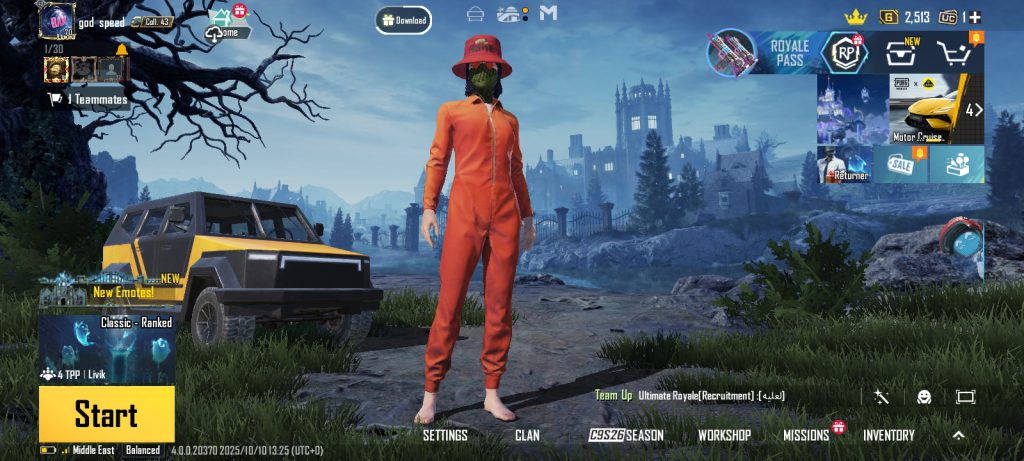Open the Missions menu

coord(806,435)
